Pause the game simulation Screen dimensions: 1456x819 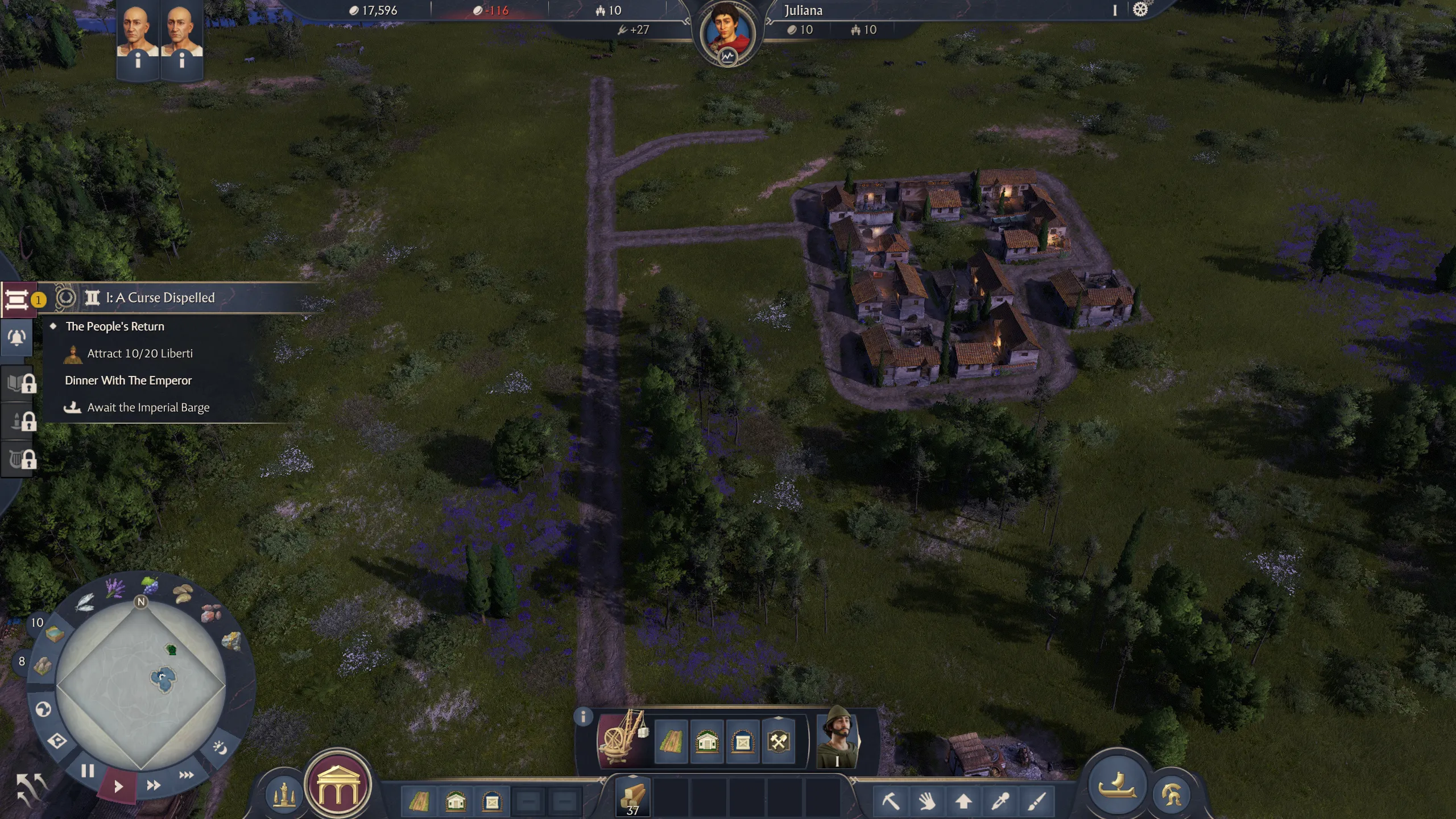click(87, 772)
